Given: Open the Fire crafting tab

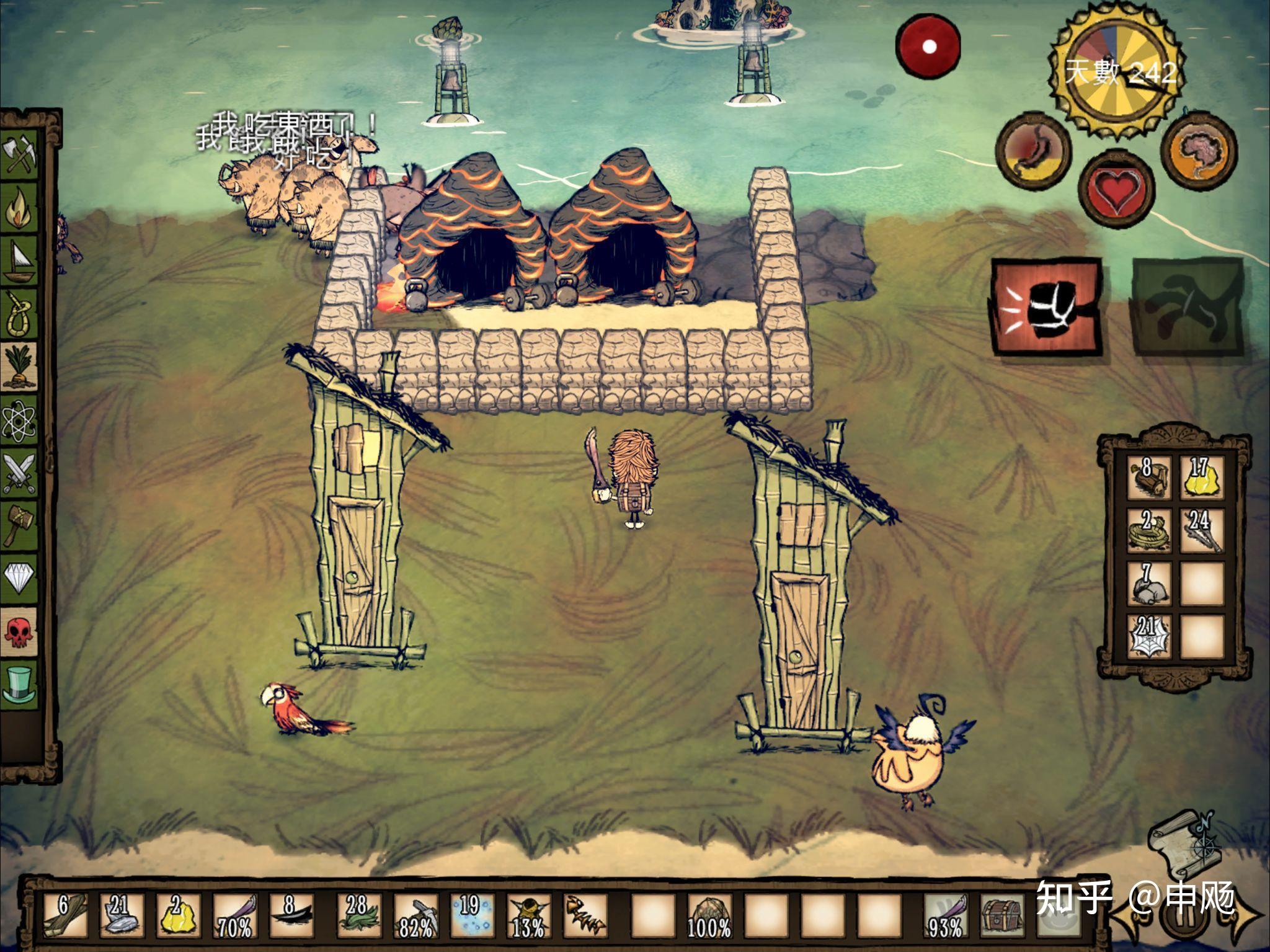Looking at the screenshot, I should tap(20, 208).
